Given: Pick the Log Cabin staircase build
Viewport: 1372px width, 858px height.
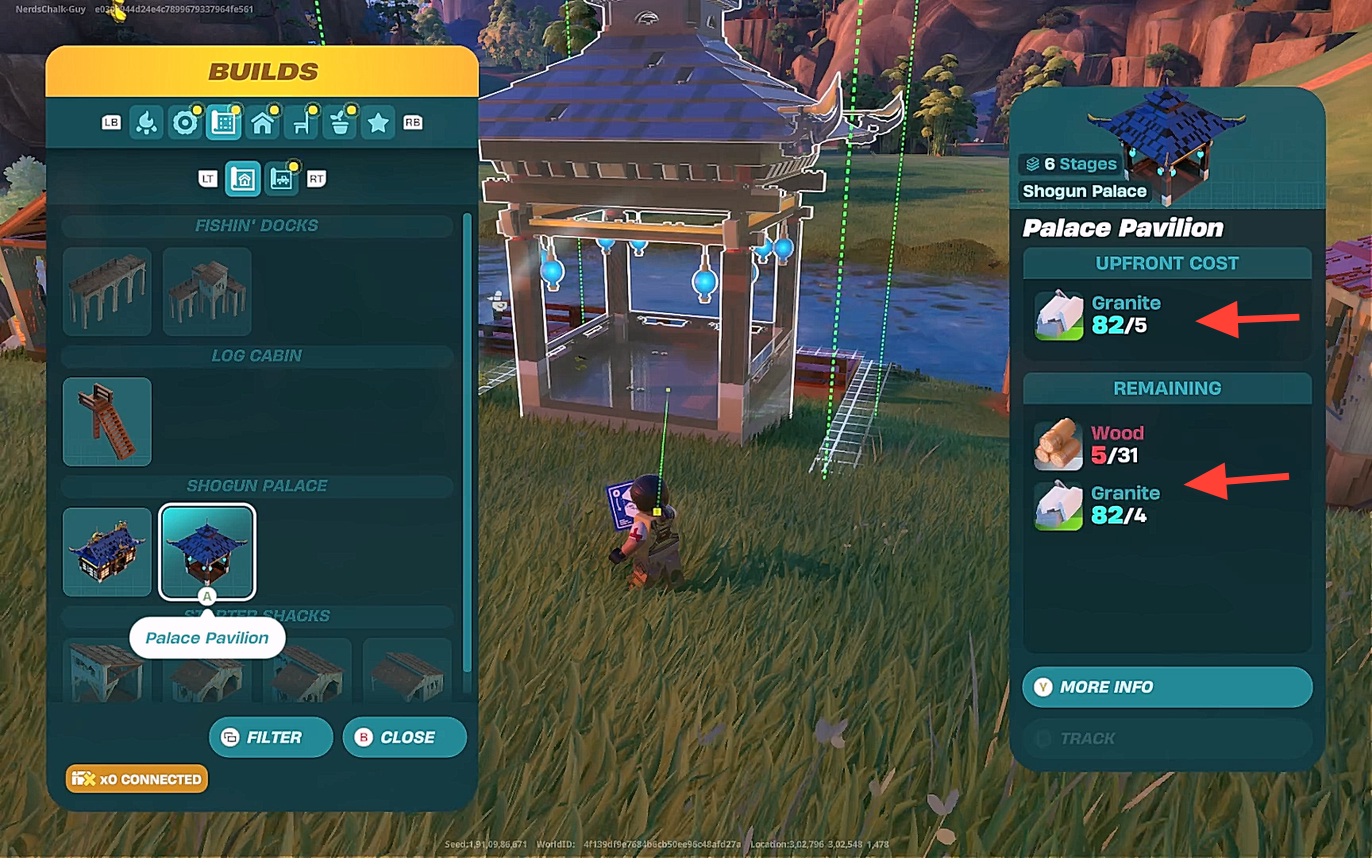Looking at the screenshot, I should [107, 421].
